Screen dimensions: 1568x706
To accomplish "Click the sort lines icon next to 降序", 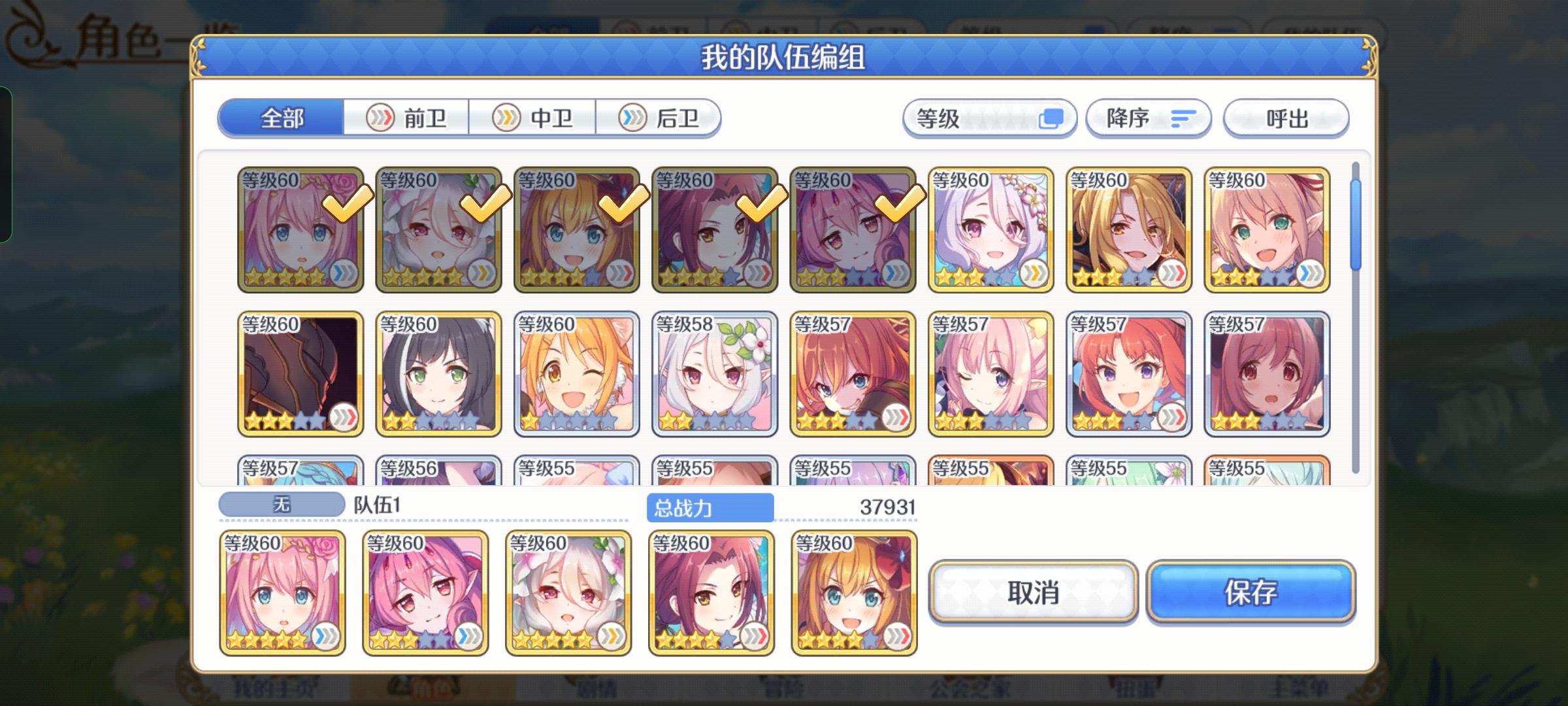I will 1184,118.
